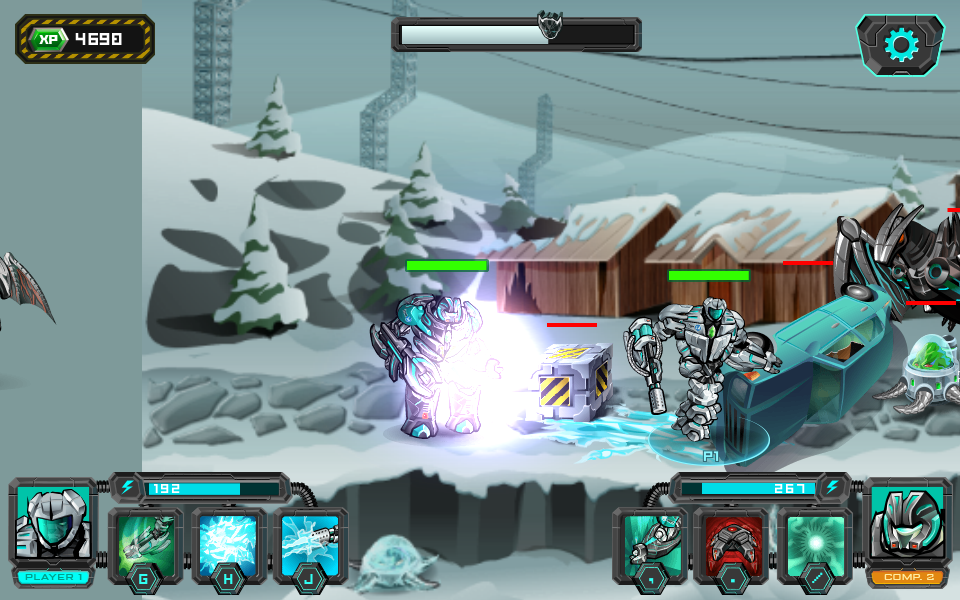The height and width of the screenshot is (600, 960).
Task: Use the ice shatter burst ability
Action: click(229, 543)
